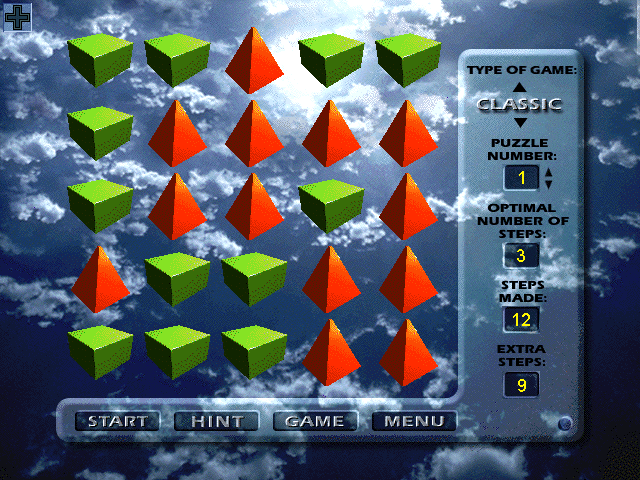
Task: Click the small round blue button beside MENU
Action: coord(564,424)
